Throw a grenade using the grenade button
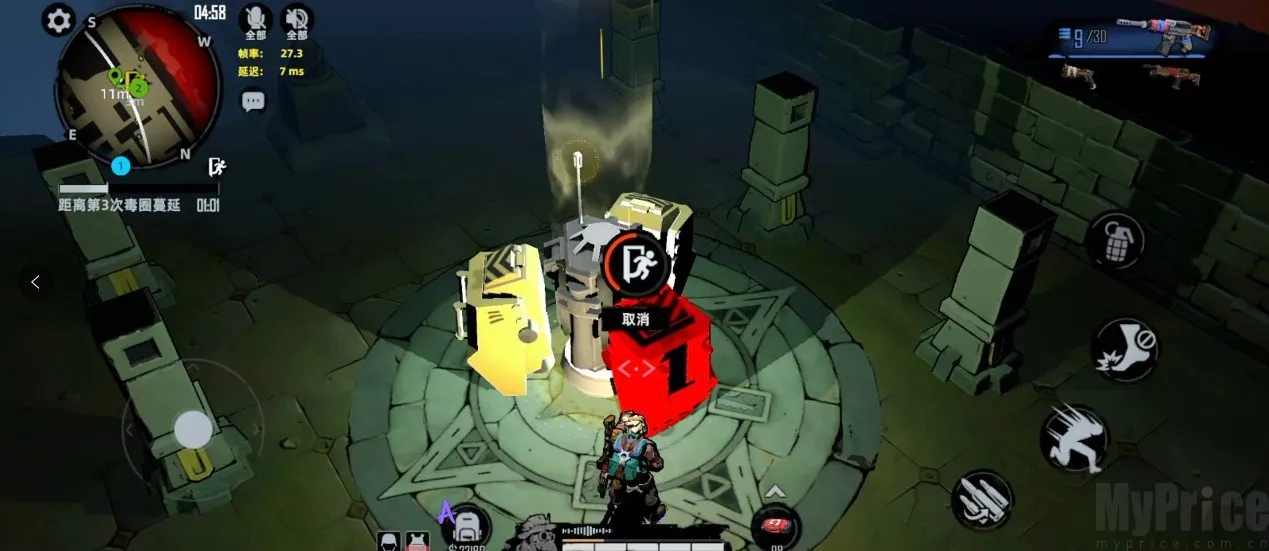Viewport: 1269px width, 551px height. click(1116, 240)
